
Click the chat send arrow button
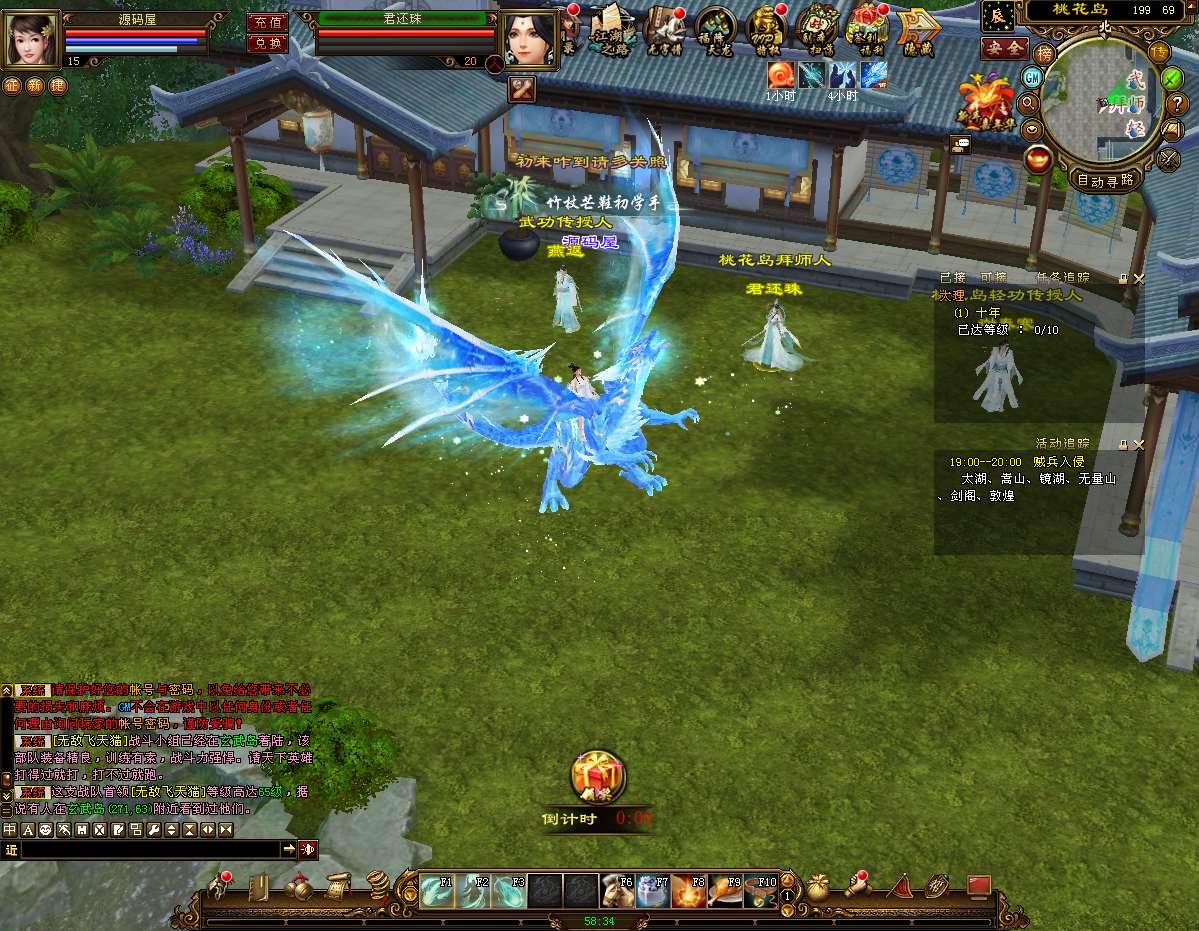(x=289, y=849)
